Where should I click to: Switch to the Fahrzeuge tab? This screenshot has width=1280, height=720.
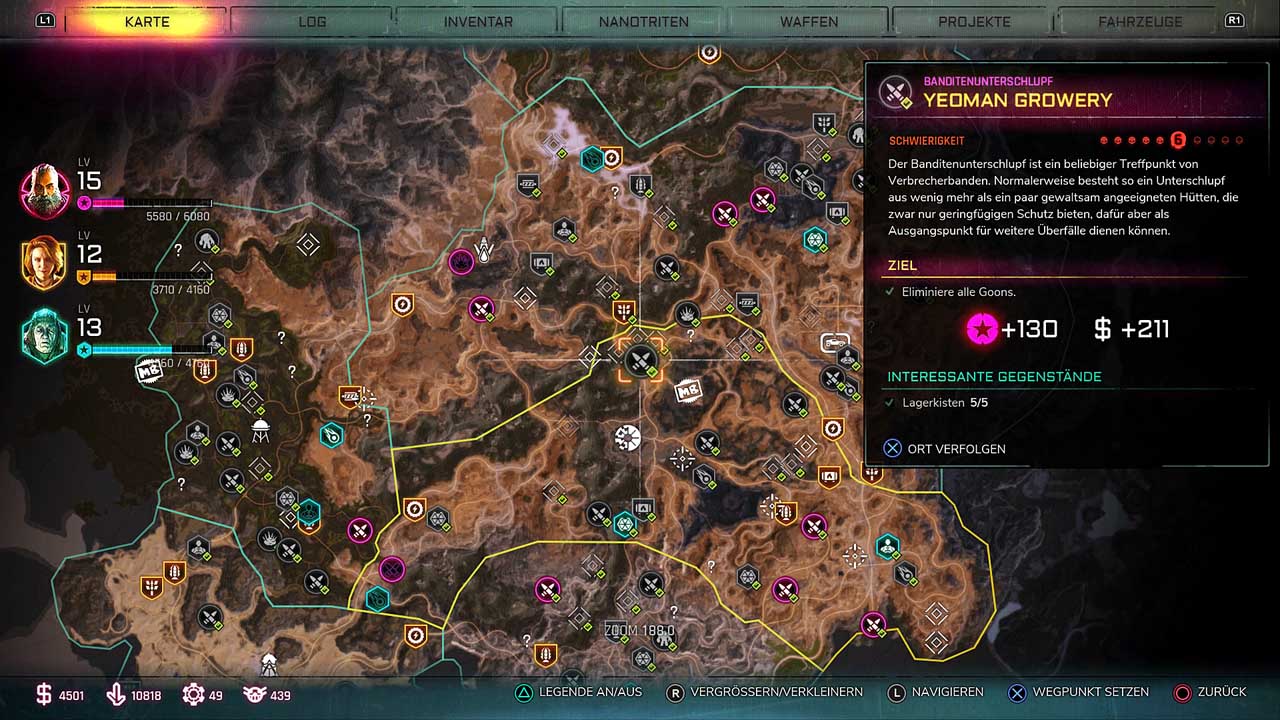point(1140,21)
